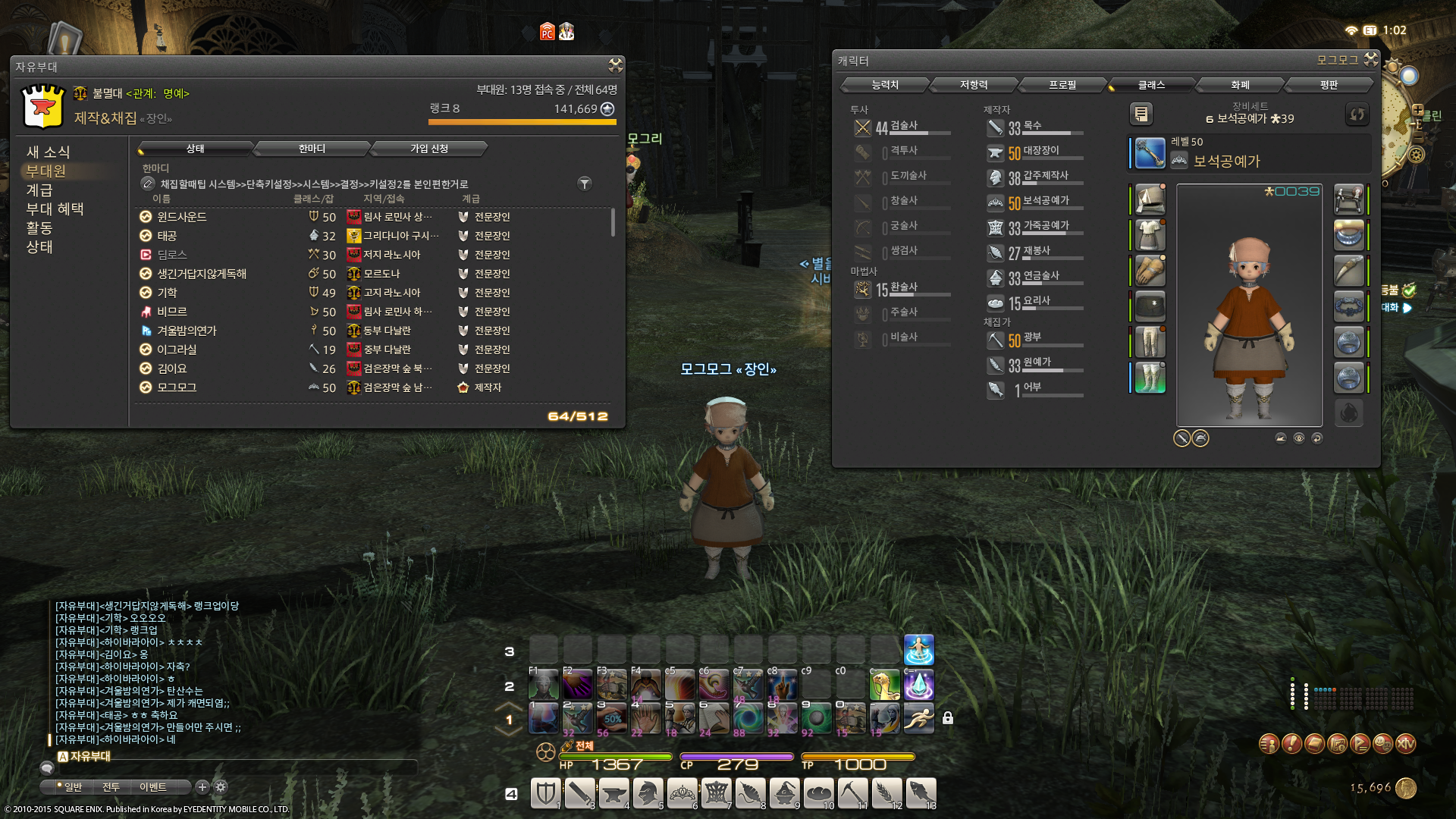The image size is (1456, 819).
Task: Select the 대장장이 blacksmith class
Action: point(1040,152)
